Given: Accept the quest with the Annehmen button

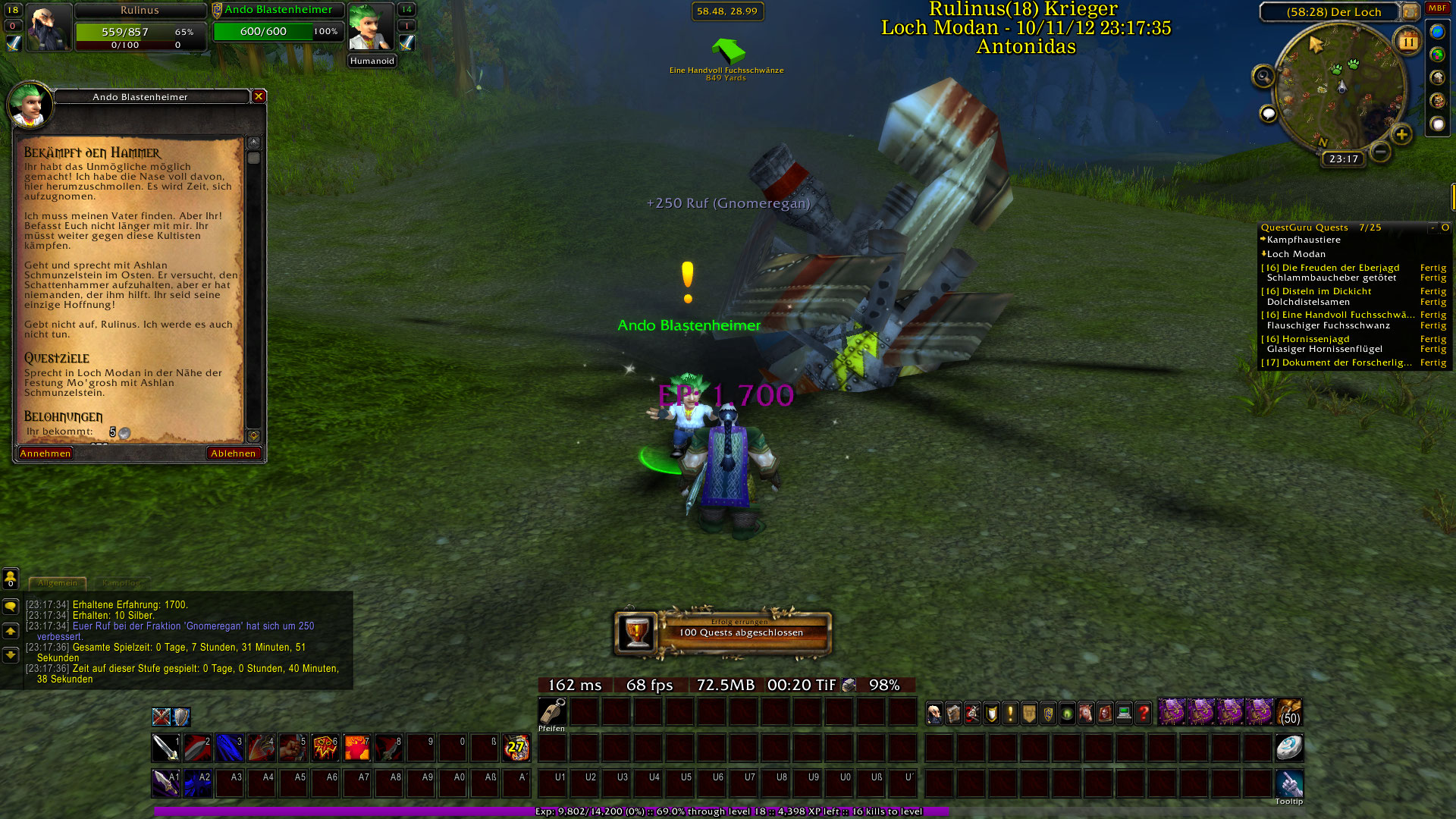Looking at the screenshot, I should 45,453.
